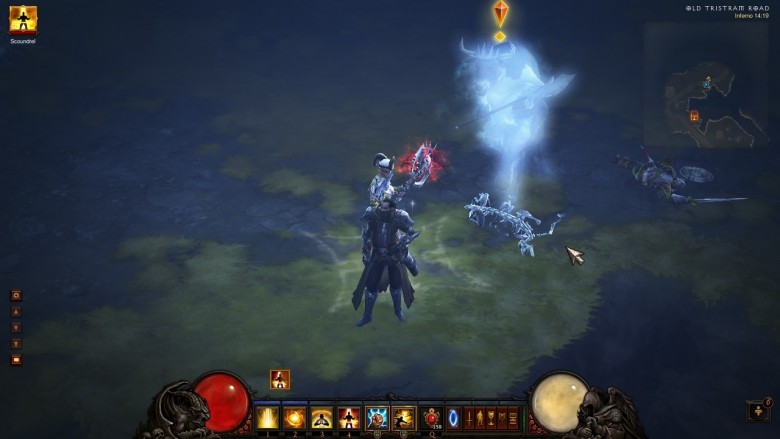The height and width of the screenshot is (439, 780).
Task: Click the active buff icon above skill bar
Action: point(280,379)
